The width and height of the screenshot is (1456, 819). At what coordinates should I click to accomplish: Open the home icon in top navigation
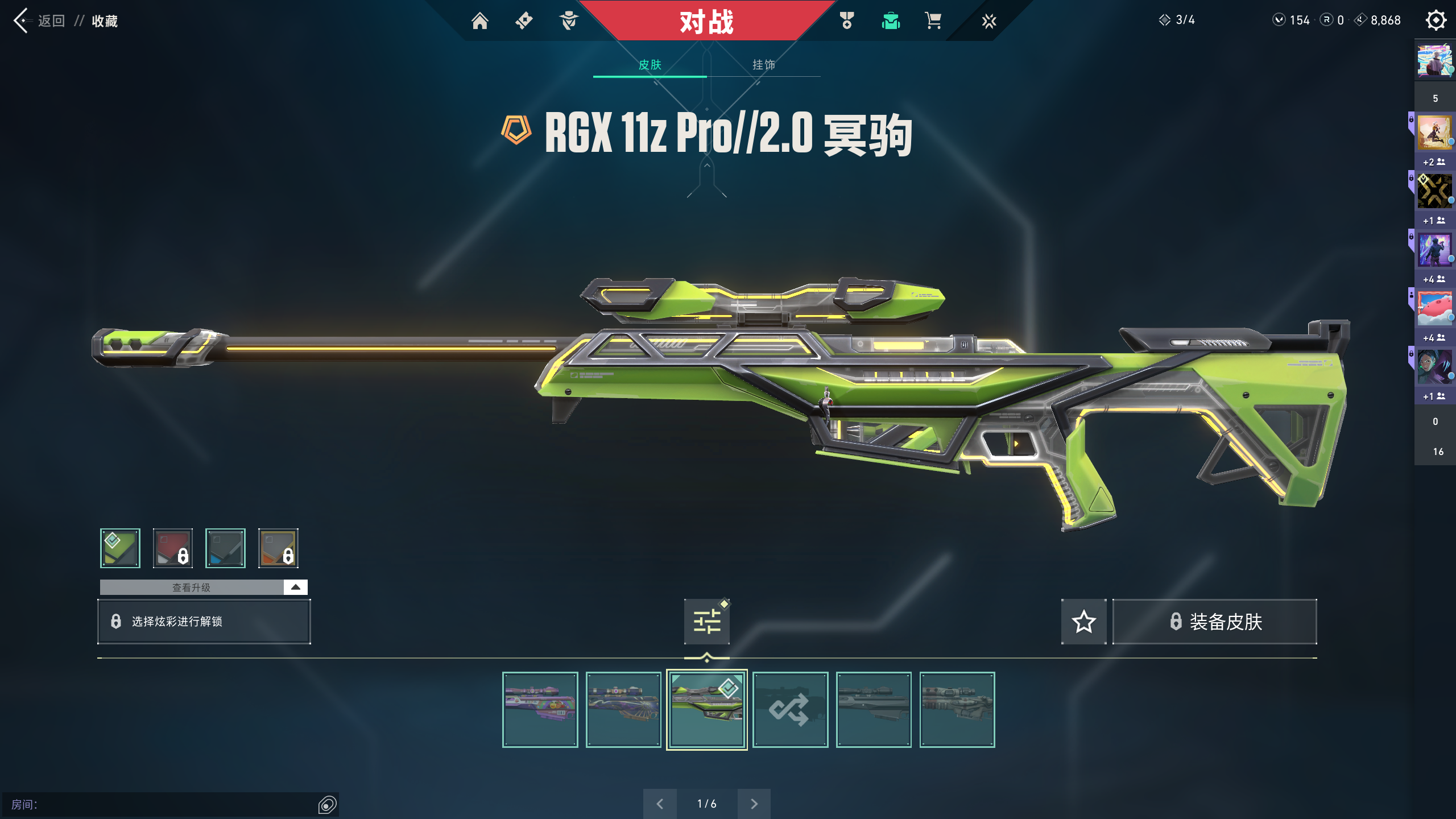(x=479, y=21)
